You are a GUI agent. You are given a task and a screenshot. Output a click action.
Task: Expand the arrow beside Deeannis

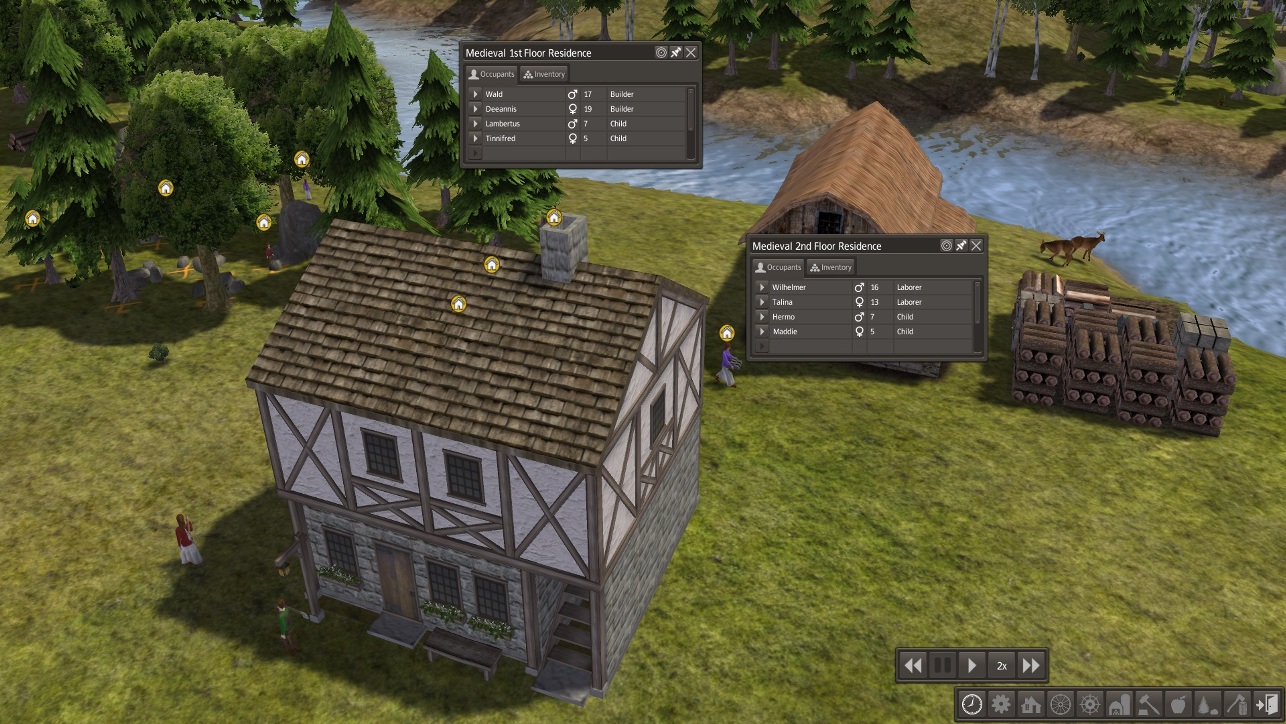[x=476, y=109]
